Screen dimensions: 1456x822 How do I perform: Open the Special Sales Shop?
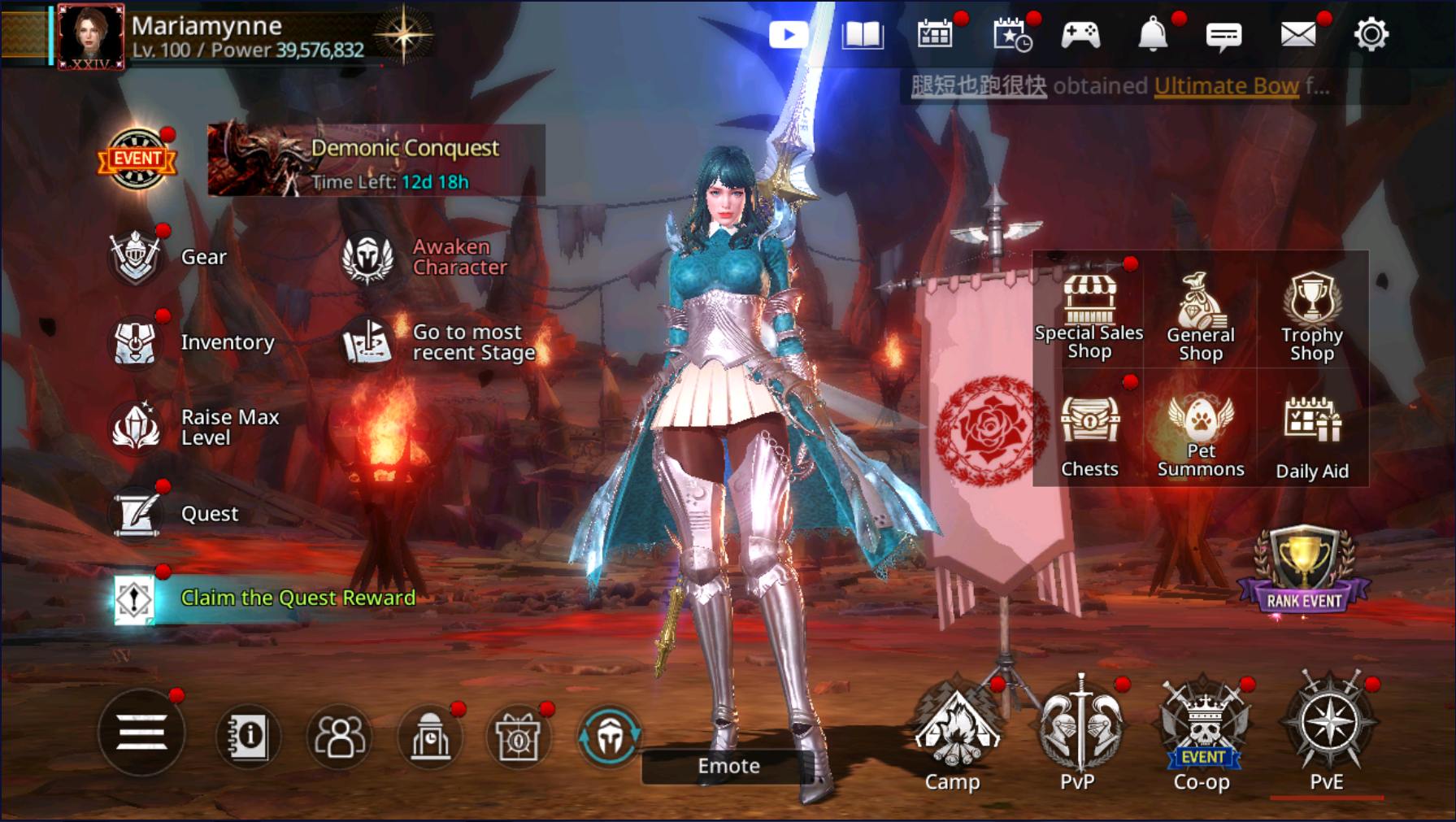pyautogui.click(x=1089, y=315)
